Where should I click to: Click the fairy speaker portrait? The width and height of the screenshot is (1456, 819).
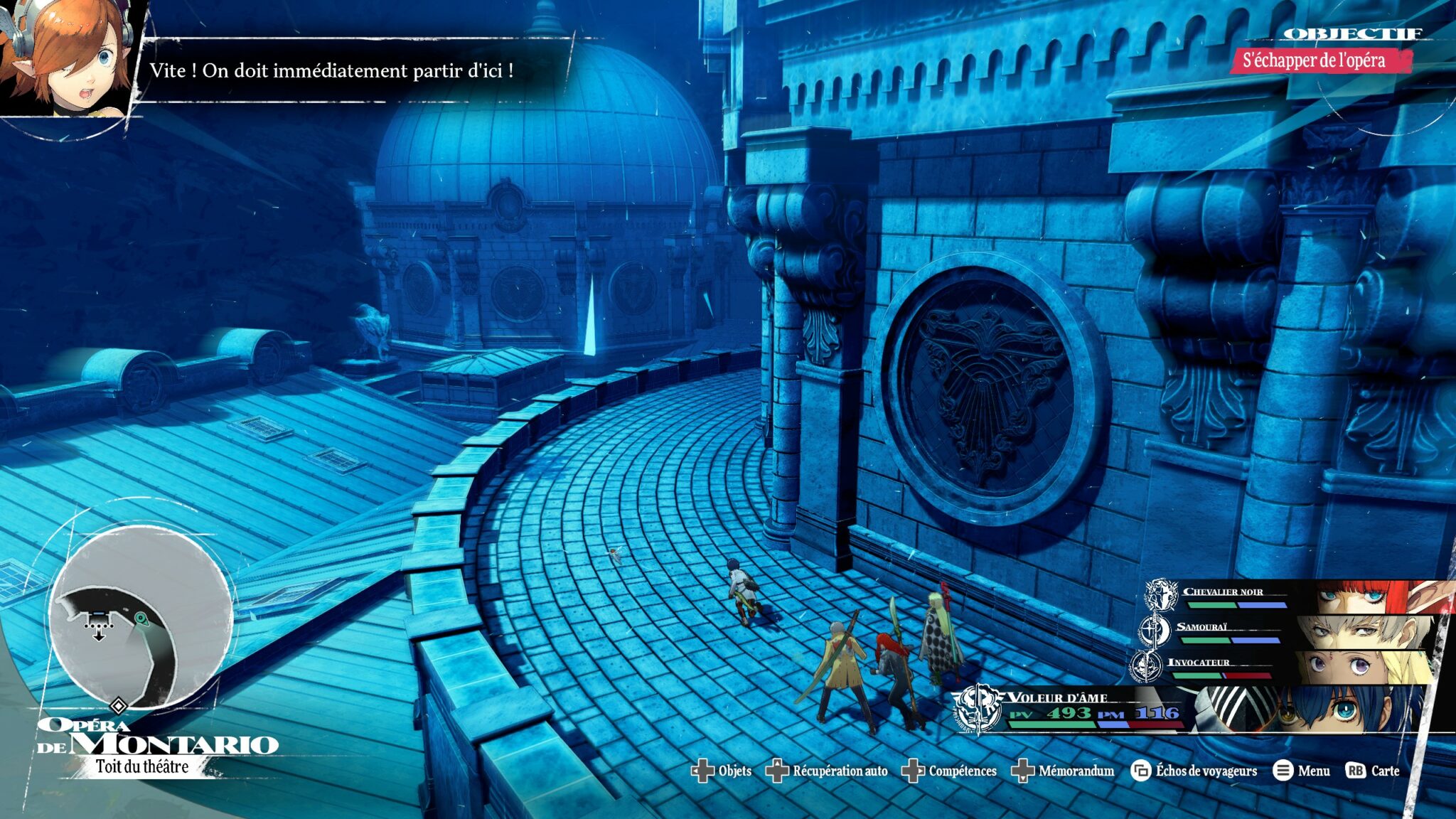coord(68,57)
